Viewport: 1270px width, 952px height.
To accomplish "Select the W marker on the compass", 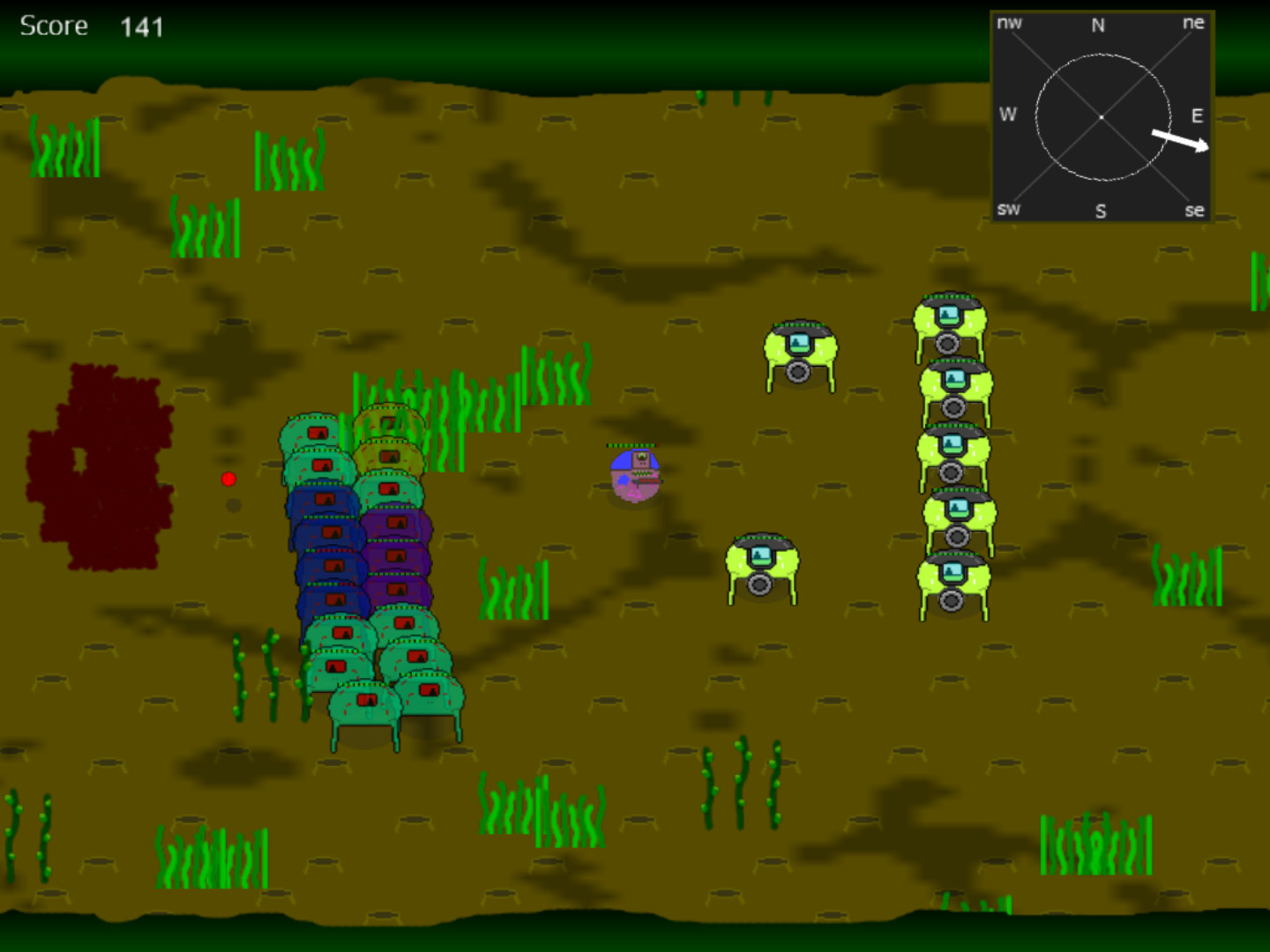I will coord(1008,115).
